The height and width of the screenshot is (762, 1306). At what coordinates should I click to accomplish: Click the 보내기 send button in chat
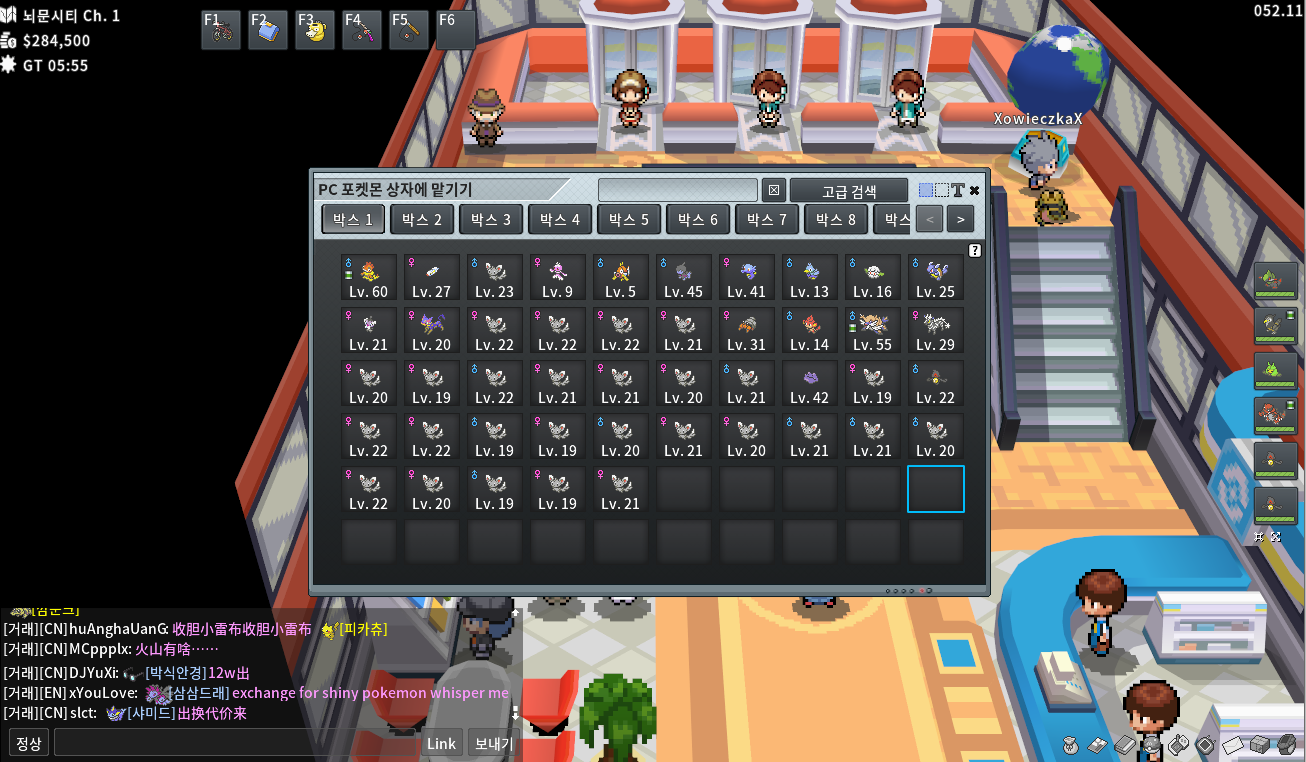tap(493, 743)
